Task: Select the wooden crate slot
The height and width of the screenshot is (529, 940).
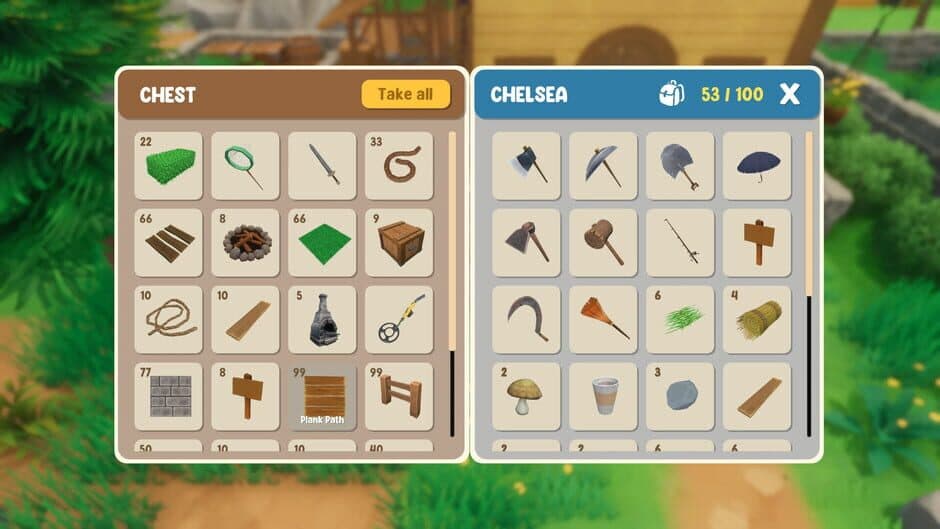Action: (x=399, y=243)
